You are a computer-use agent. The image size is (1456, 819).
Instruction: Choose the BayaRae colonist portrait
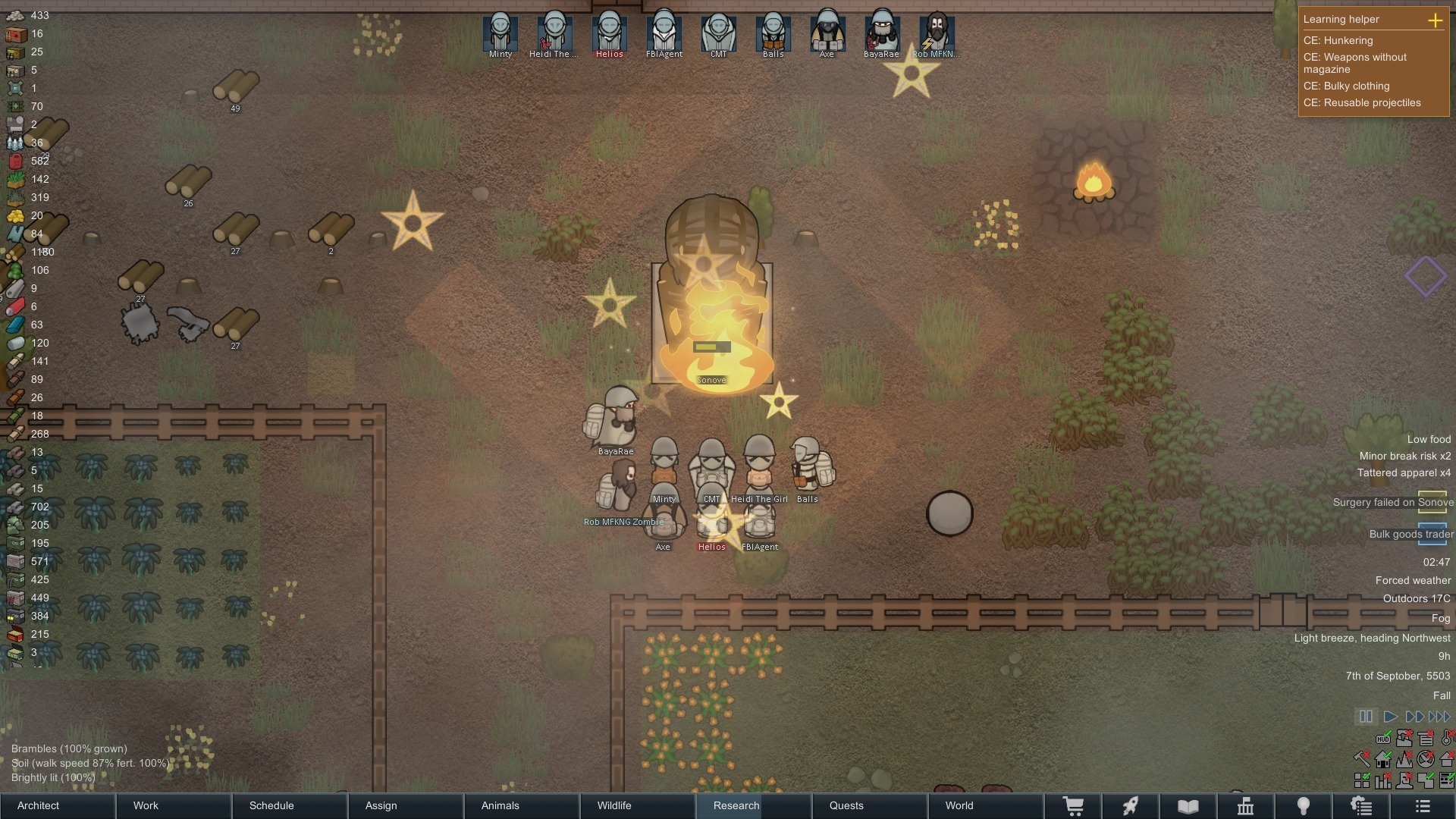(x=881, y=33)
